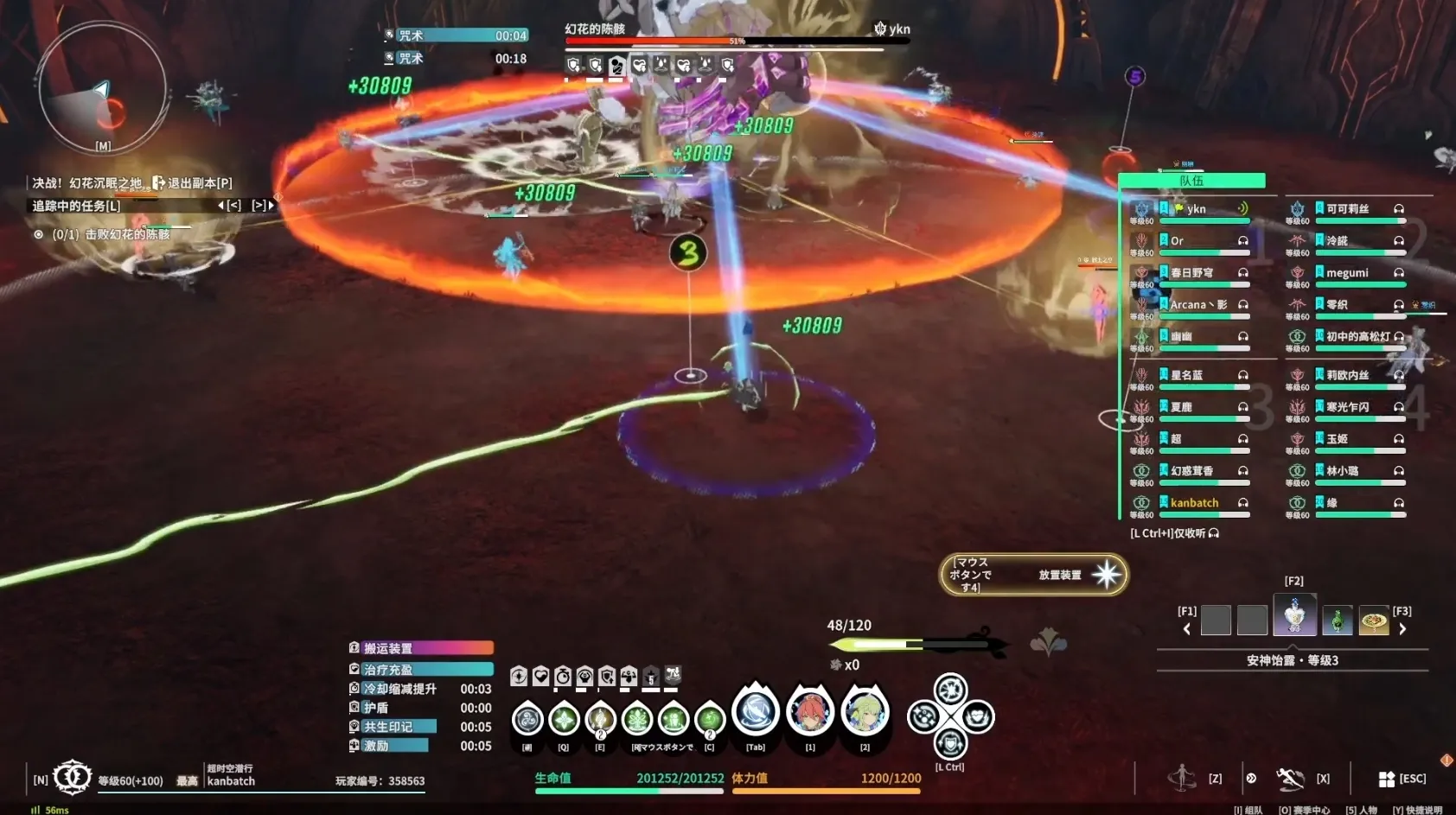Click the 退出副本 exit dungeon button
Screen dimensions: 1456x815
click(x=193, y=183)
